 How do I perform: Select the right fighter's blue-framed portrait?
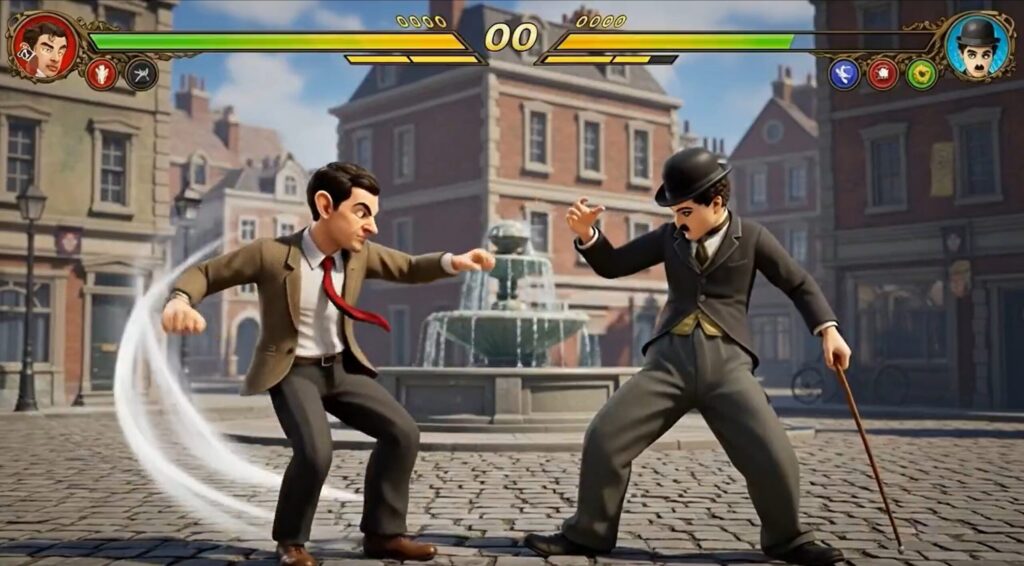pyautogui.click(x=976, y=45)
